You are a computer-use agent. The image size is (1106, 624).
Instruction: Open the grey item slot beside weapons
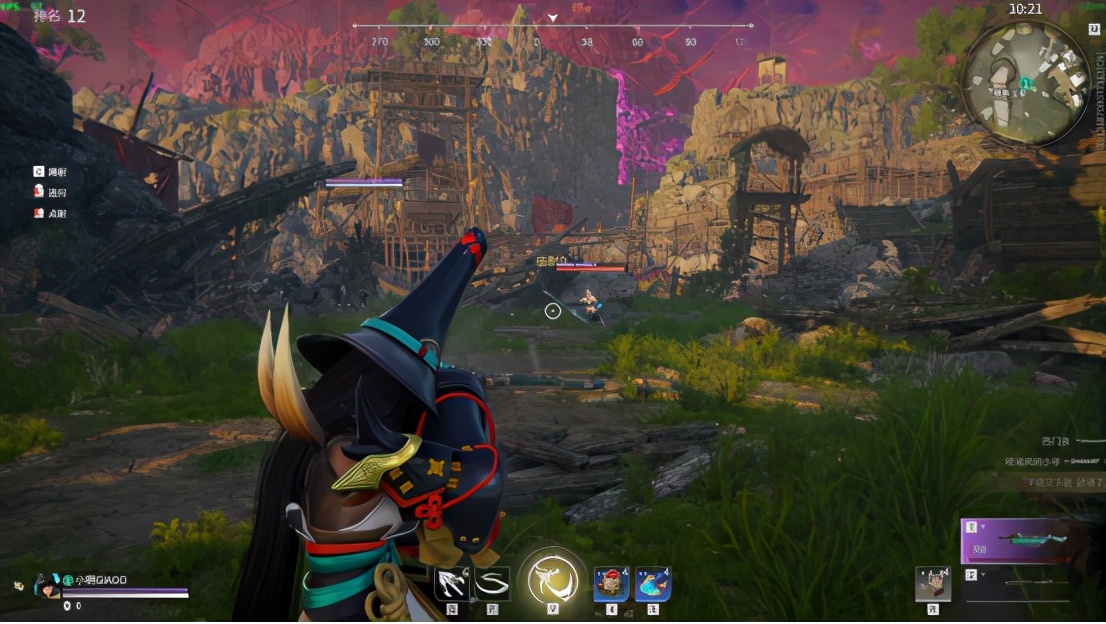[x=932, y=584]
